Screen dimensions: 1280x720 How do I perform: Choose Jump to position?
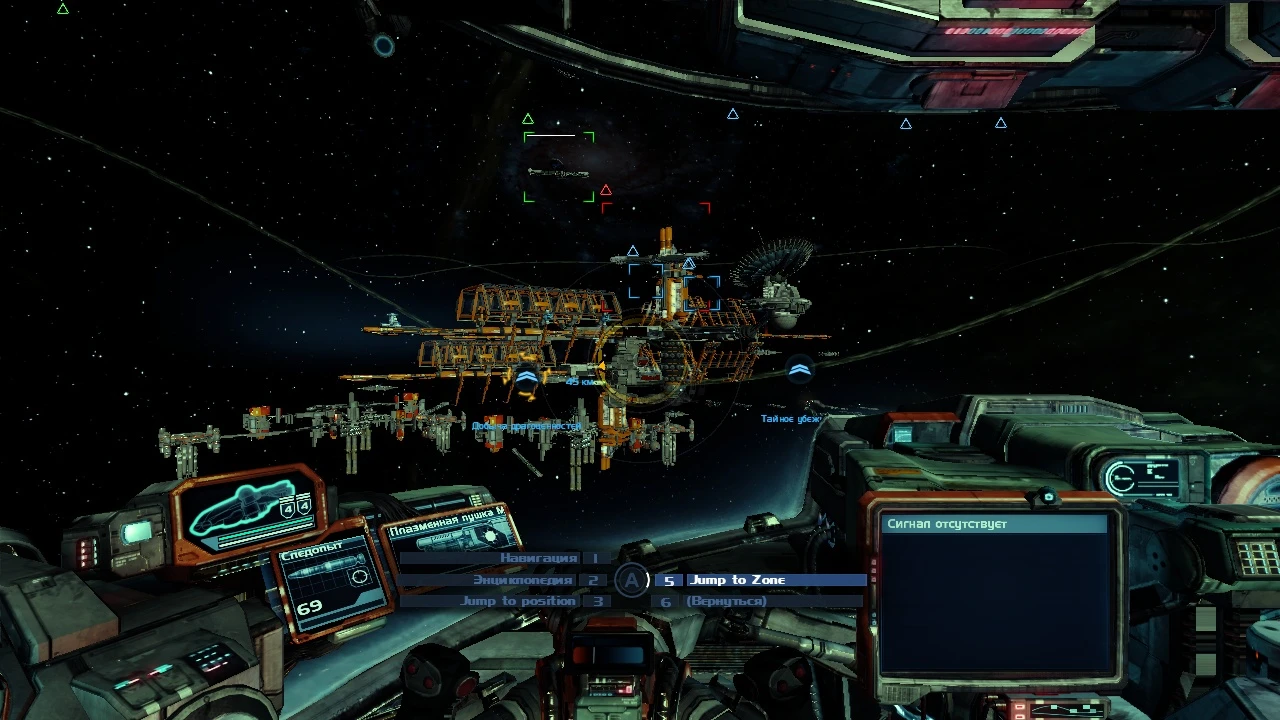518,601
